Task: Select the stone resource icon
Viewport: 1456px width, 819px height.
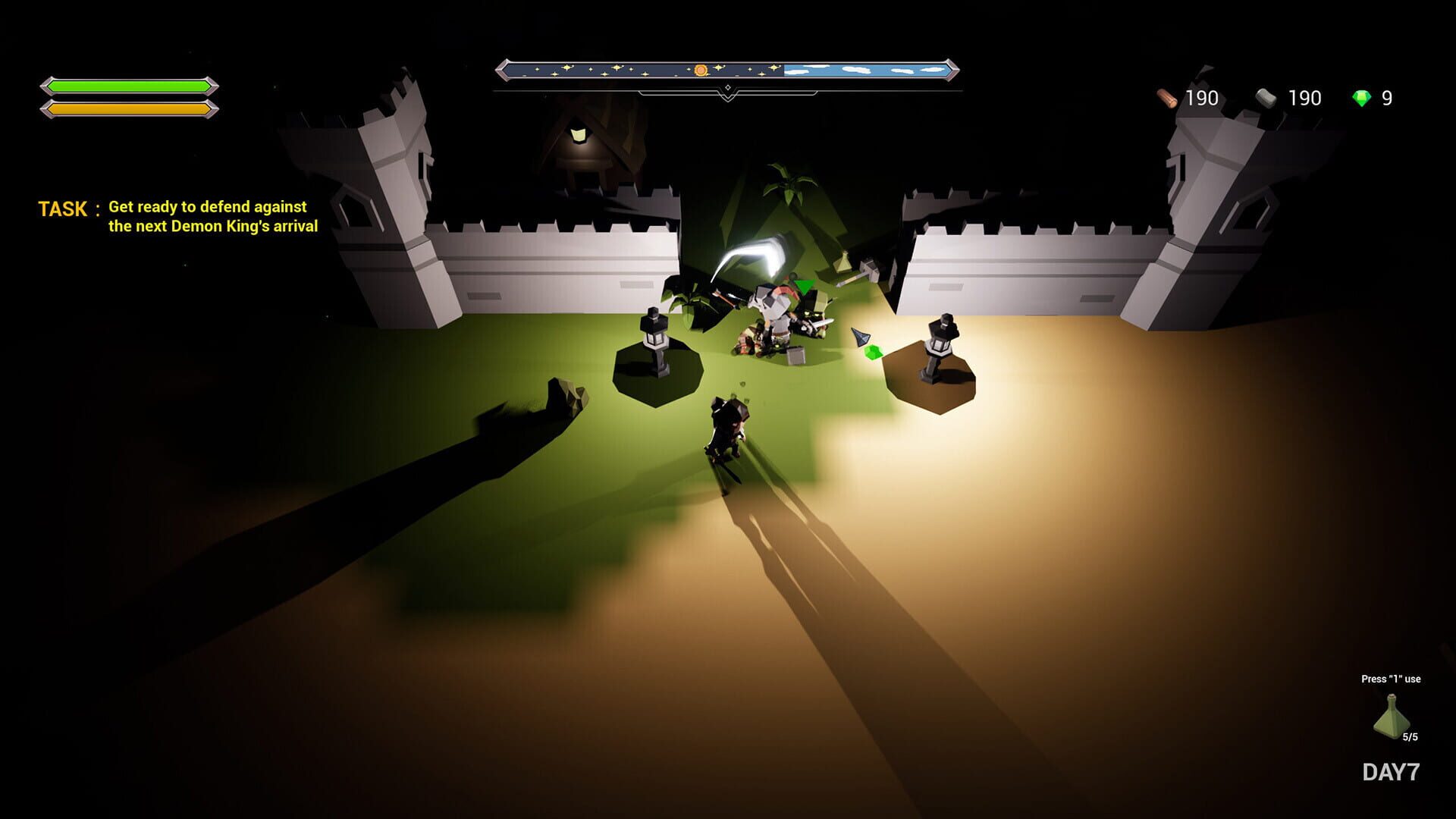Action: click(1264, 97)
